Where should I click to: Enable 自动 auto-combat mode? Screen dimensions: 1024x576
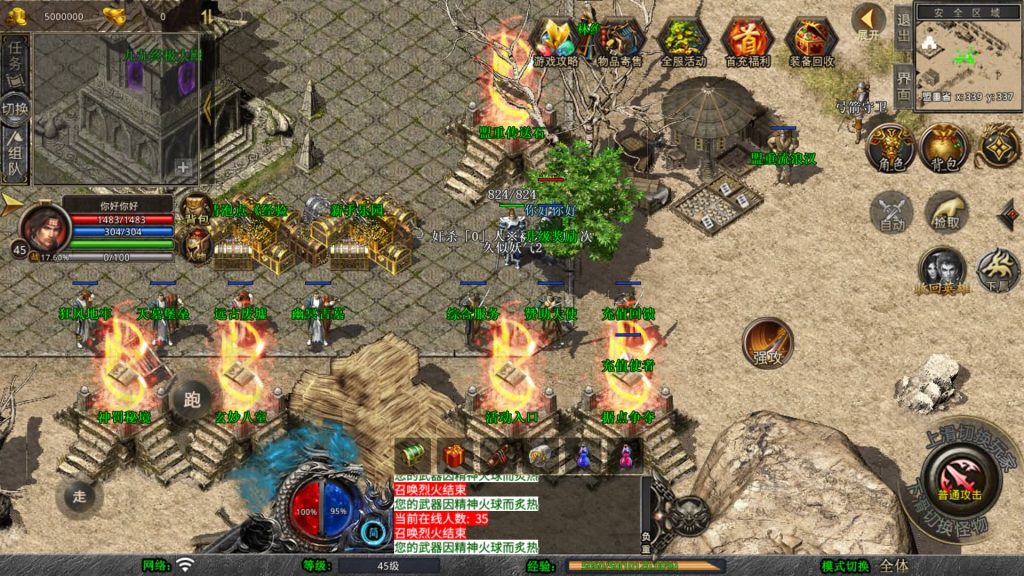[x=890, y=212]
